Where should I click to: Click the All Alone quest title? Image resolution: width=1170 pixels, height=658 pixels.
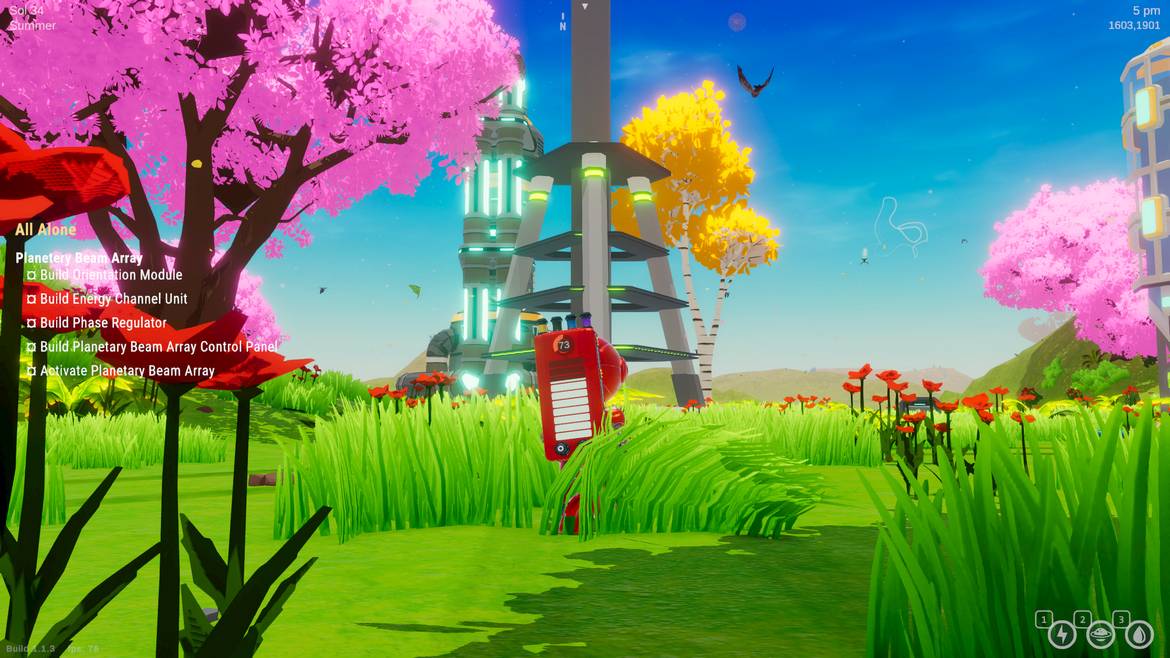tap(45, 230)
